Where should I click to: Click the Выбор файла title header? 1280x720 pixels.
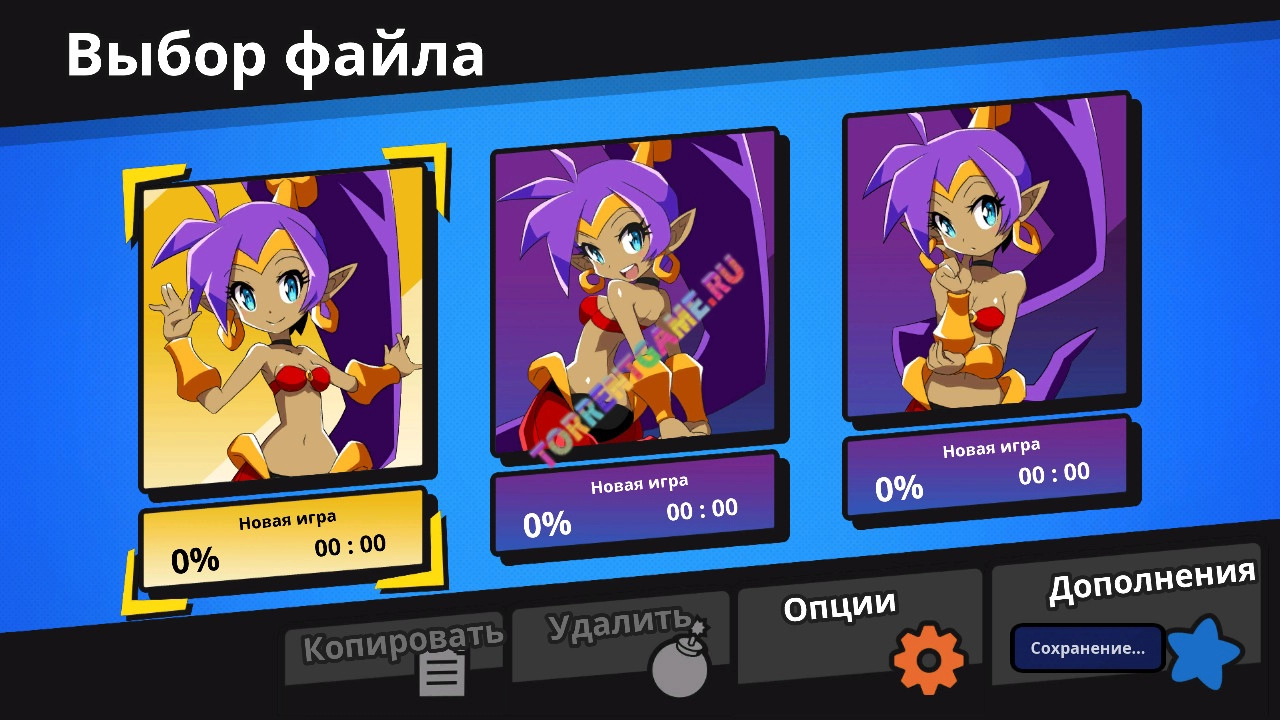click(x=274, y=57)
